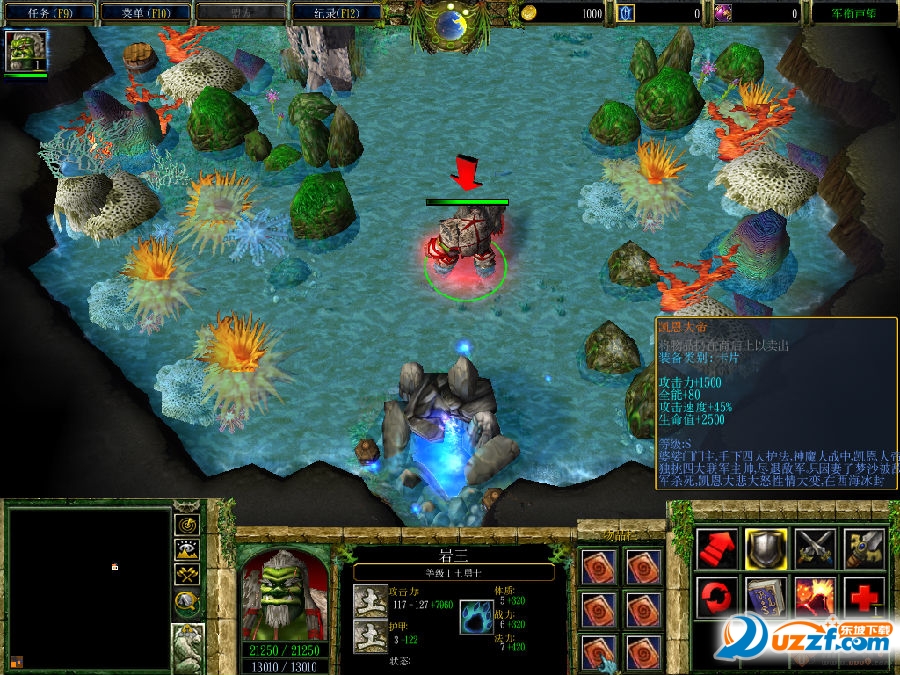
Task: Activate the shield Stop command
Action: (x=765, y=548)
